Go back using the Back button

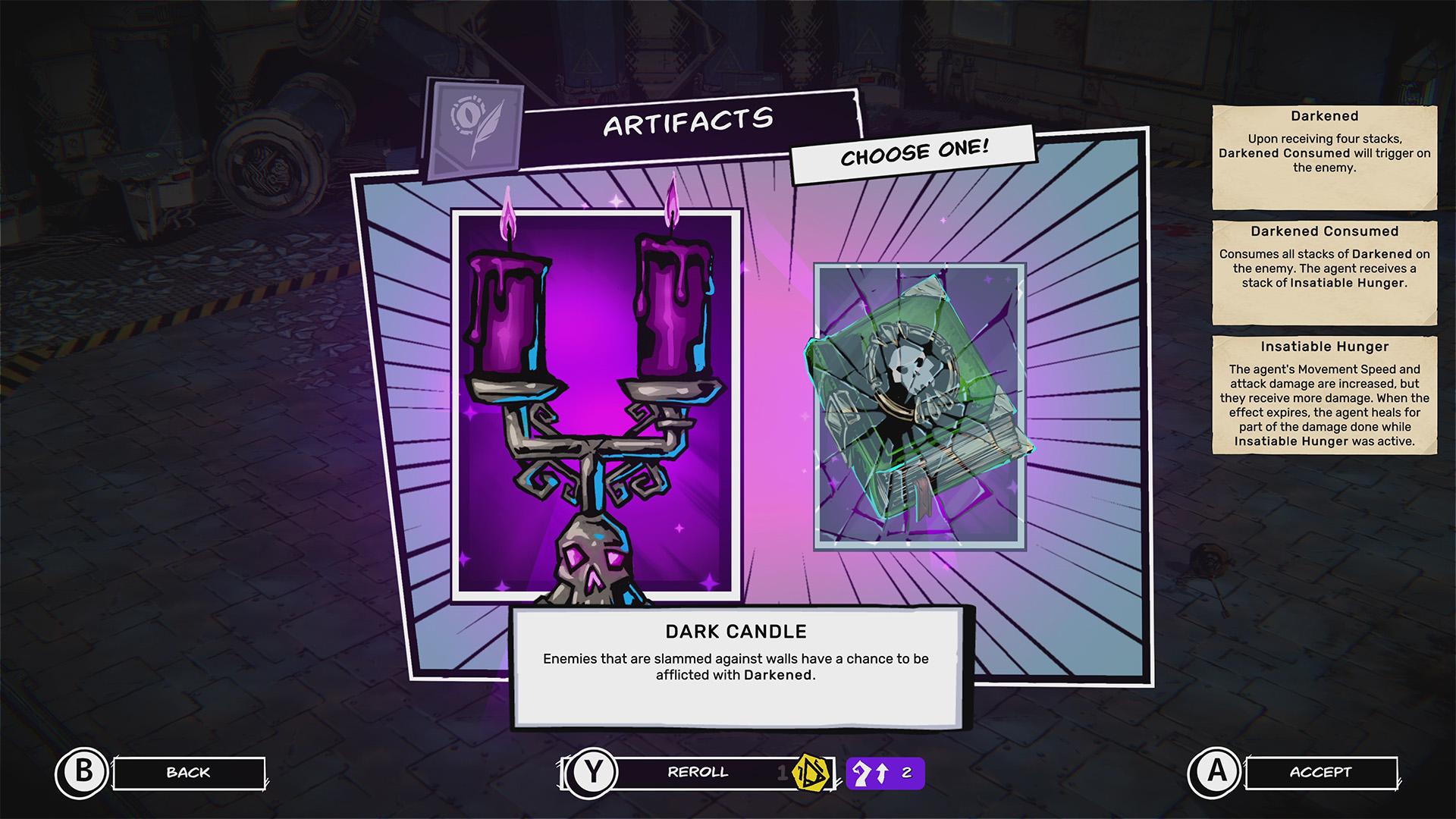(x=188, y=773)
